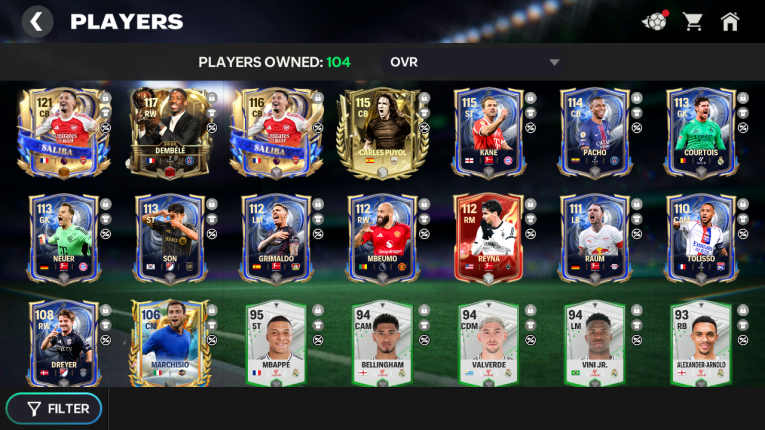The image size is (765, 430).
Task: Open the soccer ball notifications icon
Action: point(654,21)
